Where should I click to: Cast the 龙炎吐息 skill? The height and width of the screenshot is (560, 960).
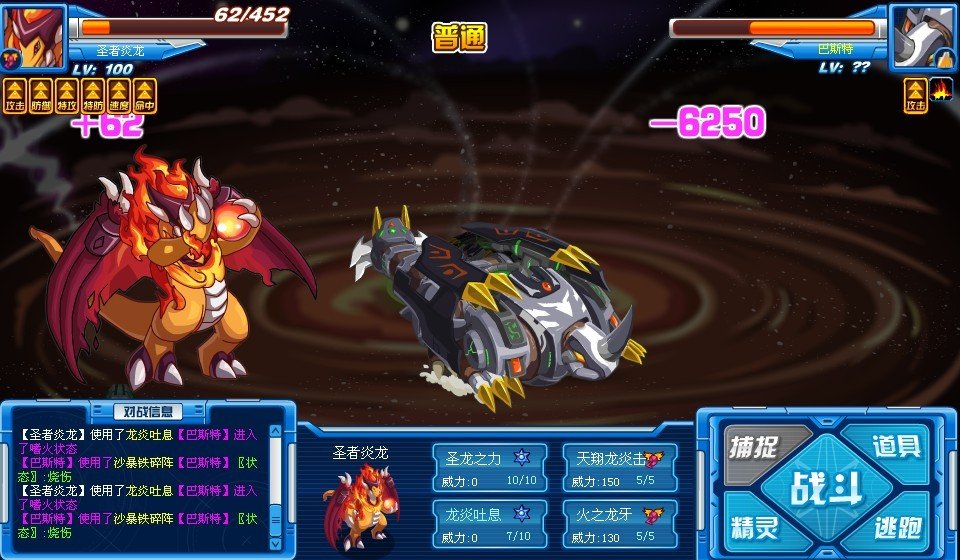tap(489, 521)
